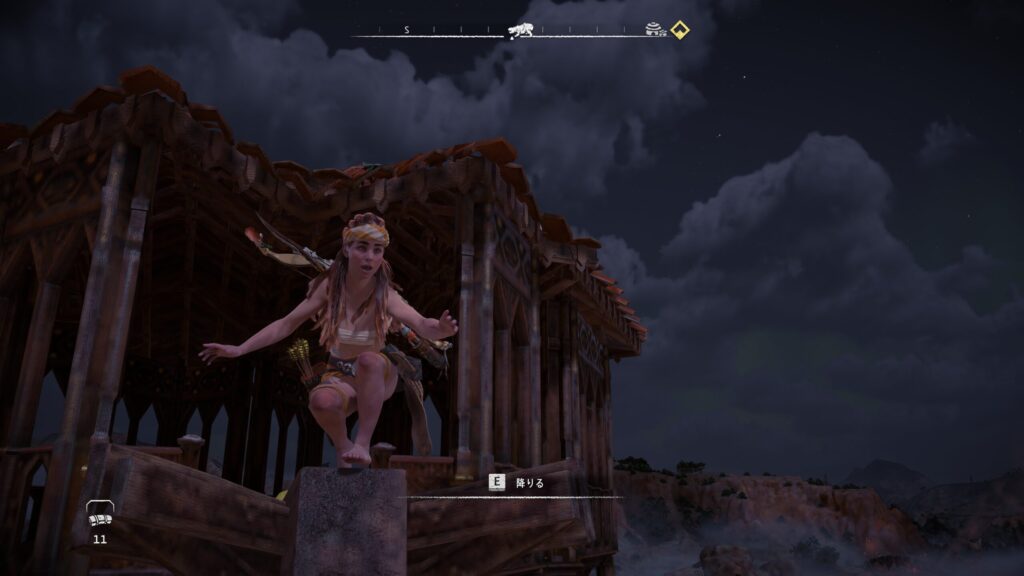
Task: Click the yellow diamond quest marker
Action: 680,30
